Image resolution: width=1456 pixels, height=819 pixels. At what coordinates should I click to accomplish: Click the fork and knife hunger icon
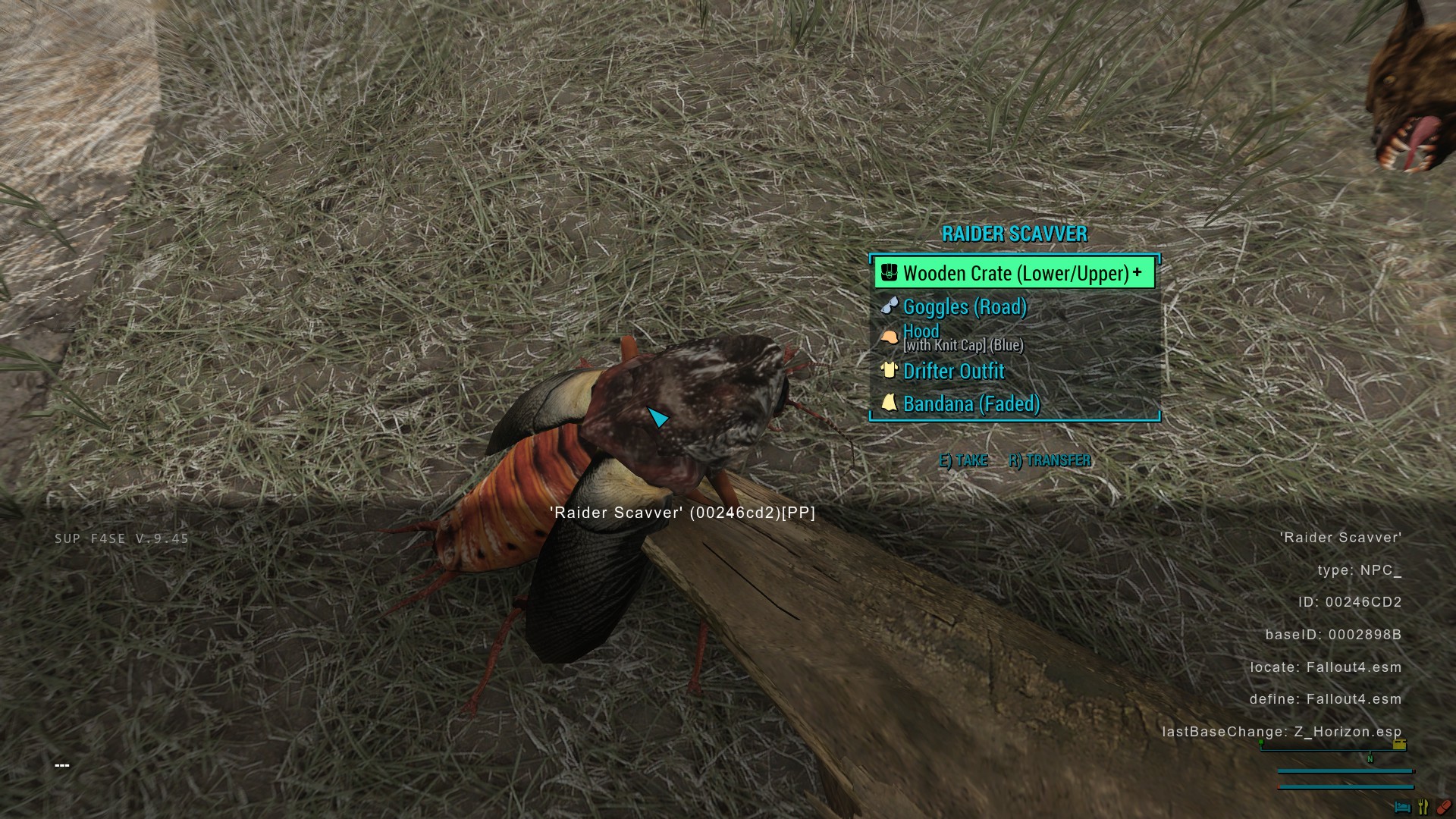click(x=1423, y=807)
